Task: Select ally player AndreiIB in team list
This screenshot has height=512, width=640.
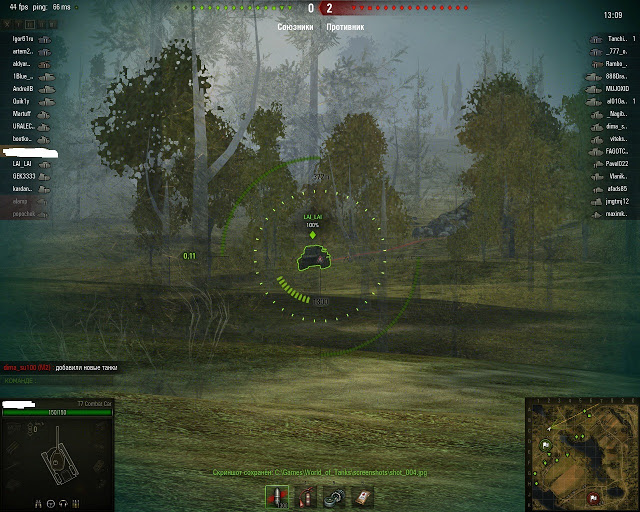Action: [x=23, y=88]
